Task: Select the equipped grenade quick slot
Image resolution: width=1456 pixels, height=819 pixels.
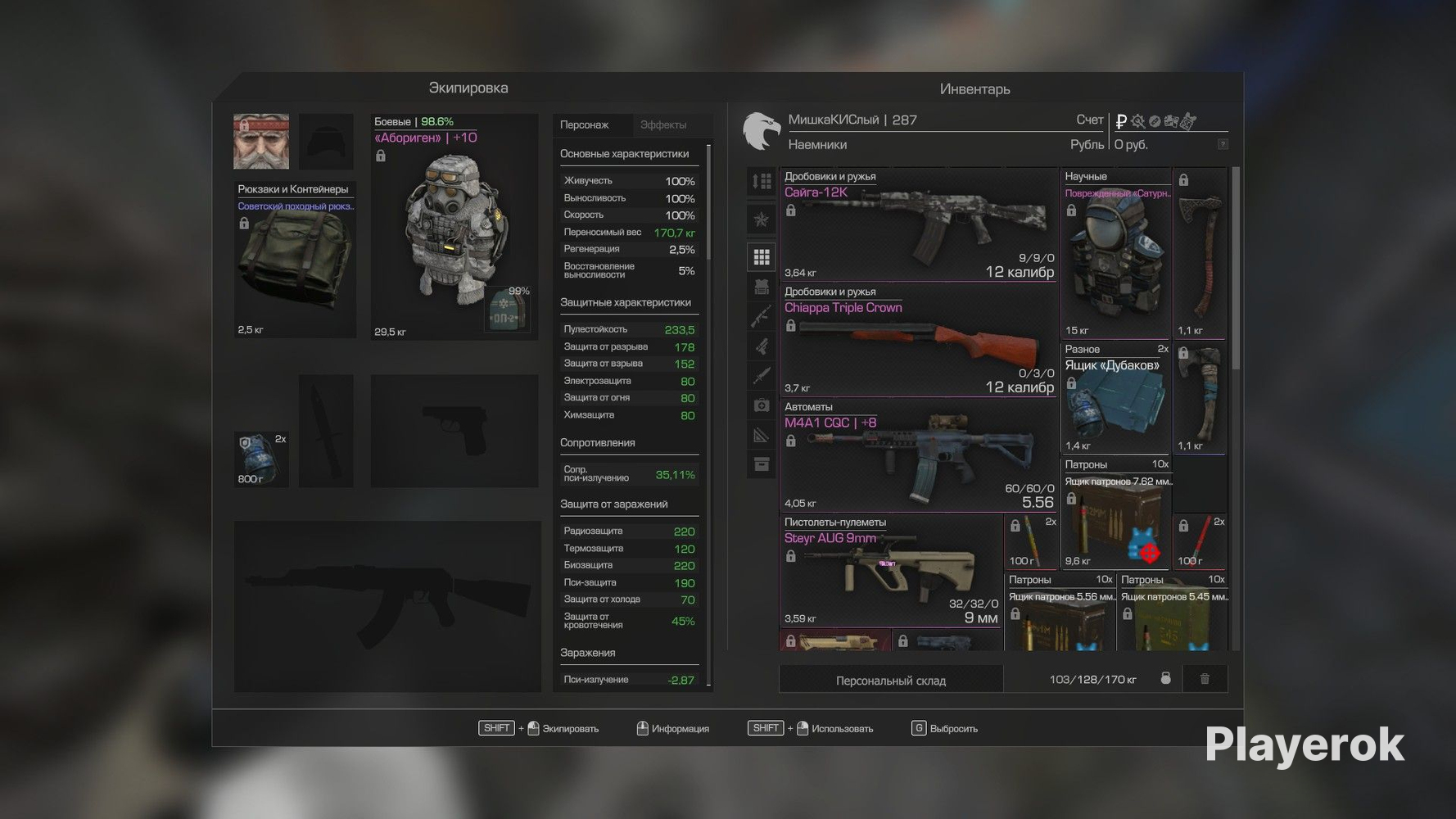Action: [261, 459]
